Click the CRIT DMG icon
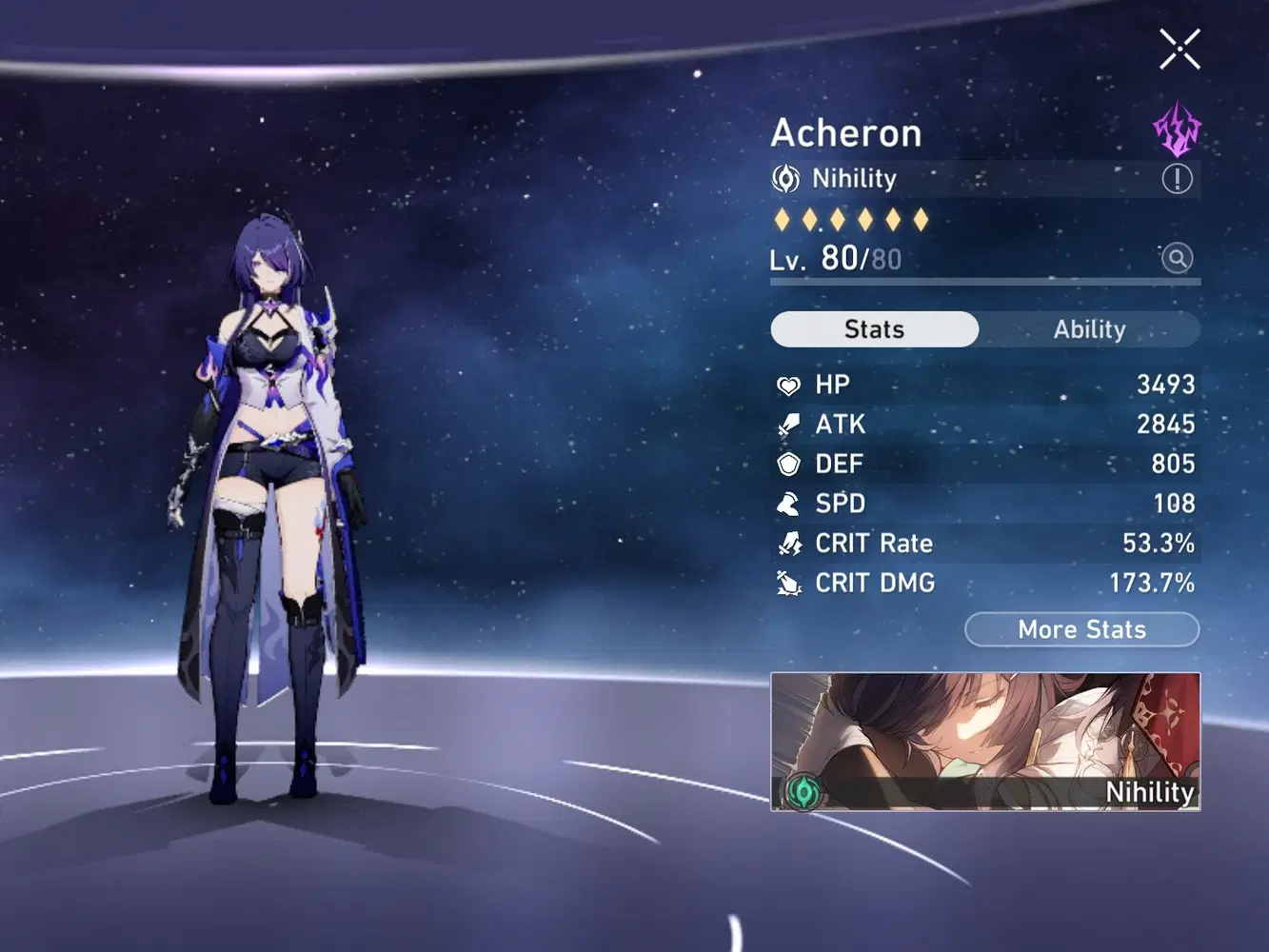The width and height of the screenshot is (1269, 952). [787, 583]
